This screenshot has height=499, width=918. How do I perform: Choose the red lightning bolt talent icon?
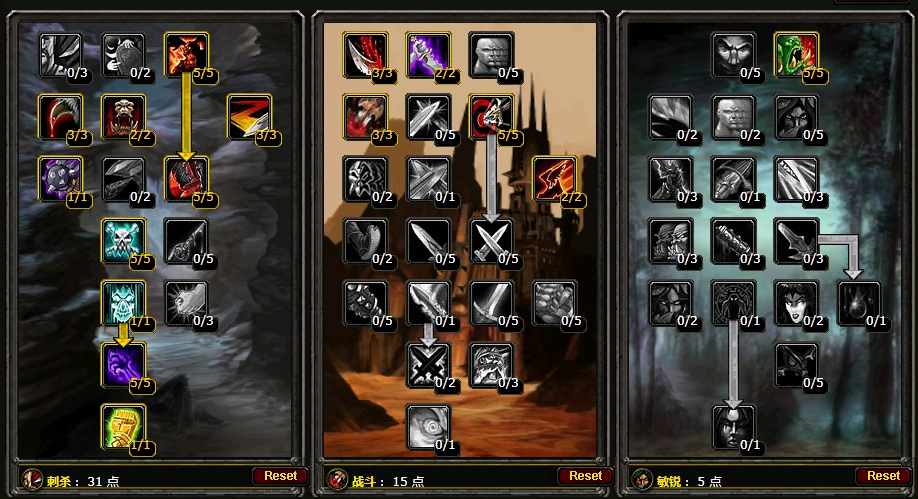point(247,116)
